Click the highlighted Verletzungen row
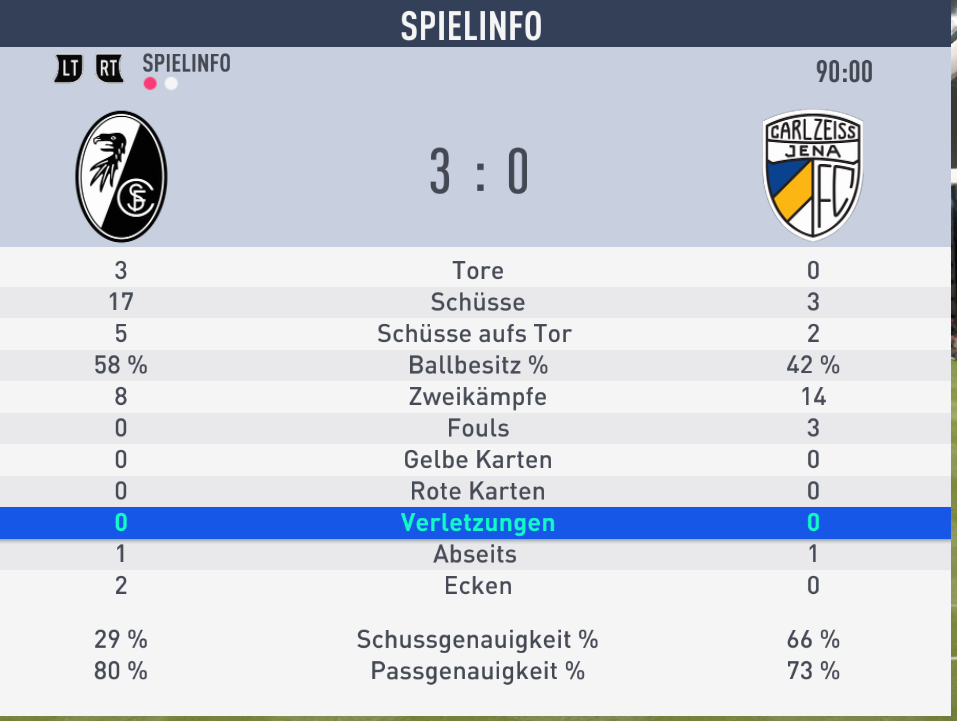 point(477,523)
